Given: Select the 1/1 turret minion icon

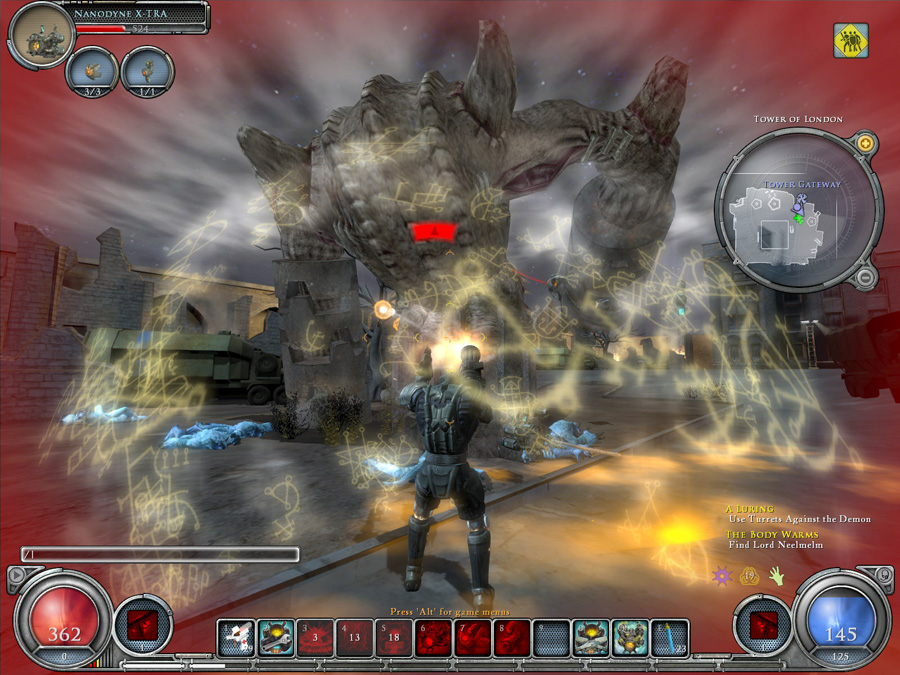Looking at the screenshot, I should pyautogui.click(x=148, y=72).
